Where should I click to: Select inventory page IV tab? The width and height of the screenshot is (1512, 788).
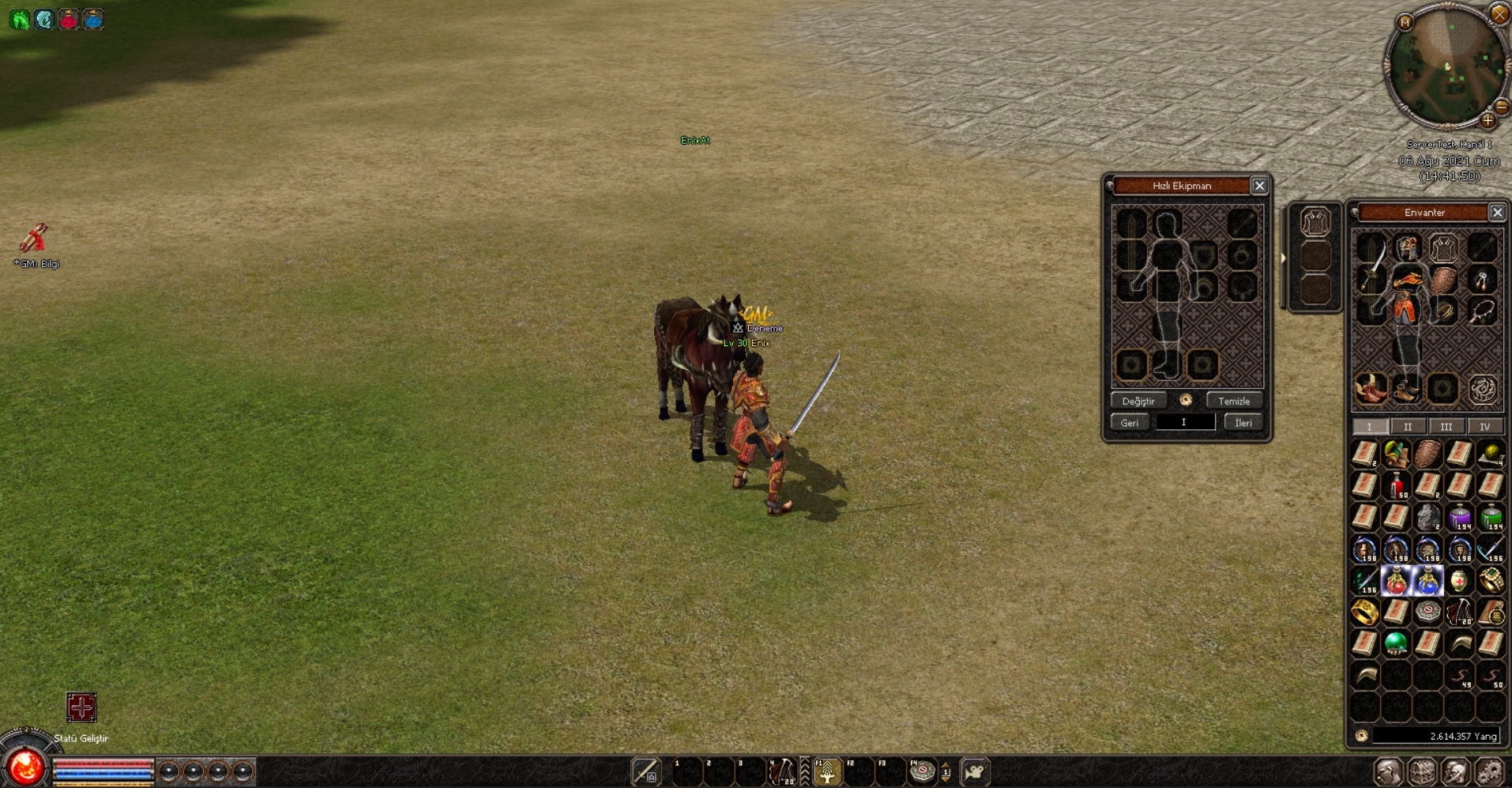(1484, 427)
